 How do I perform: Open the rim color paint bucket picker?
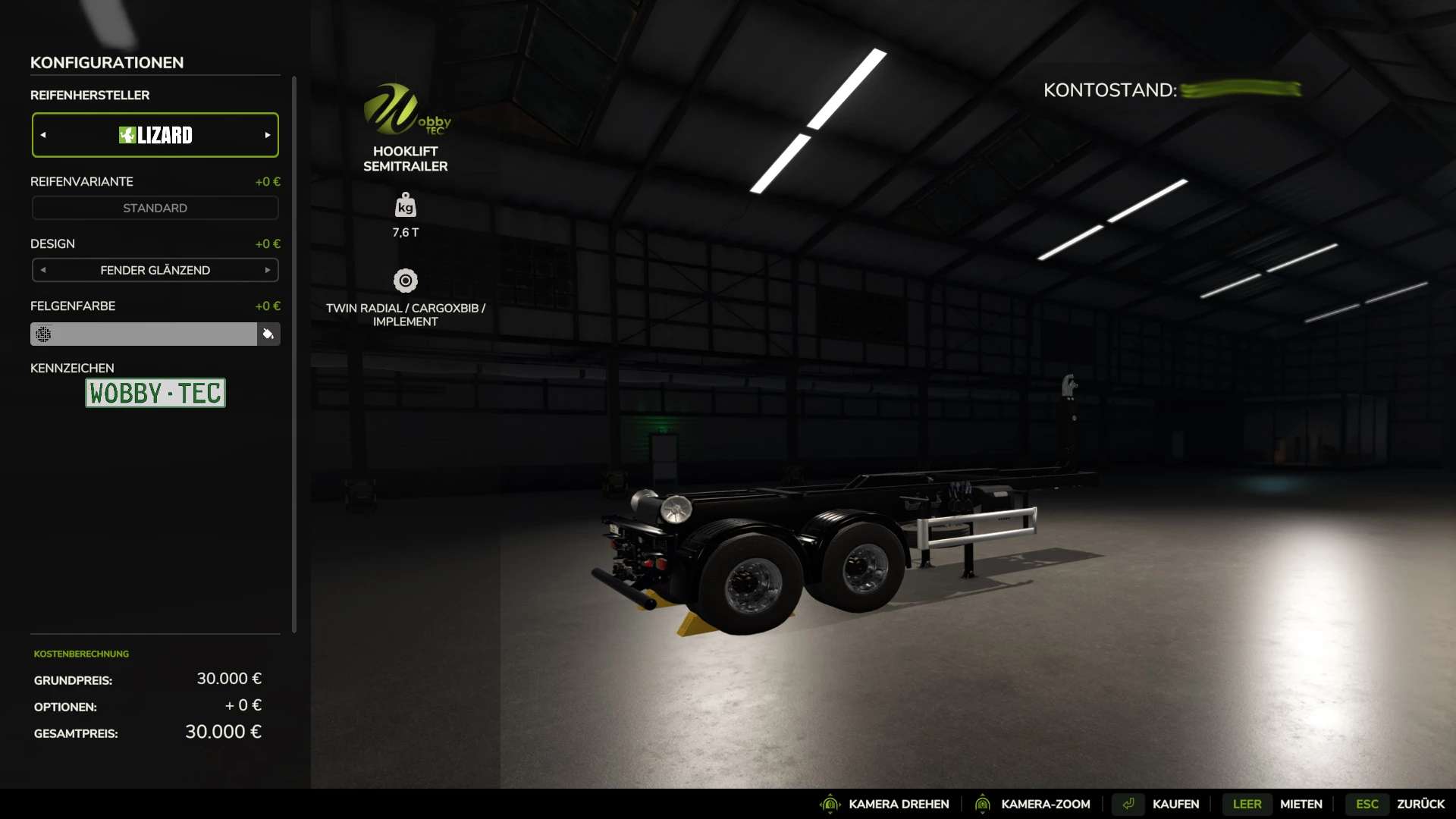point(268,334)
